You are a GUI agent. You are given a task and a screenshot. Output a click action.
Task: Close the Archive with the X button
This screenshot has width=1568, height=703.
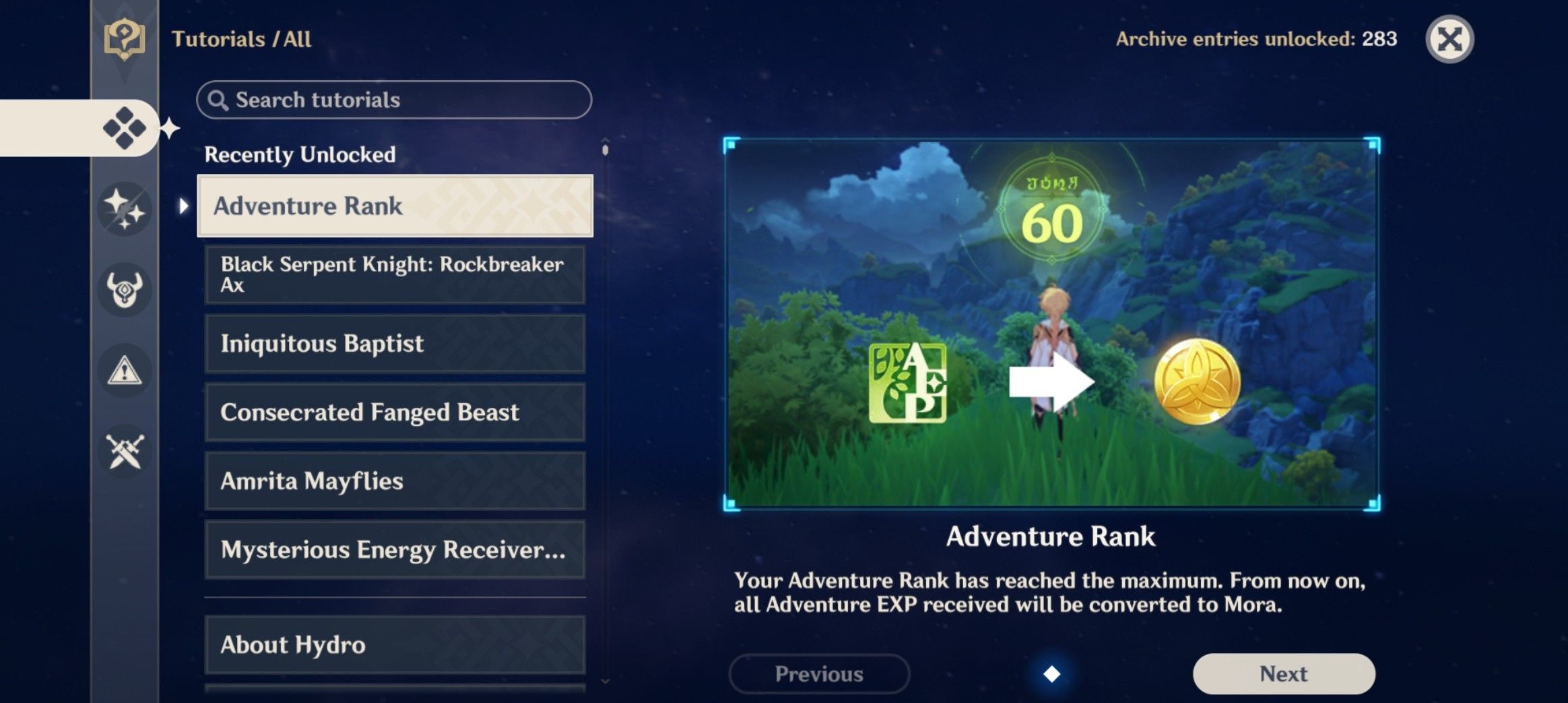[1451, 40]
